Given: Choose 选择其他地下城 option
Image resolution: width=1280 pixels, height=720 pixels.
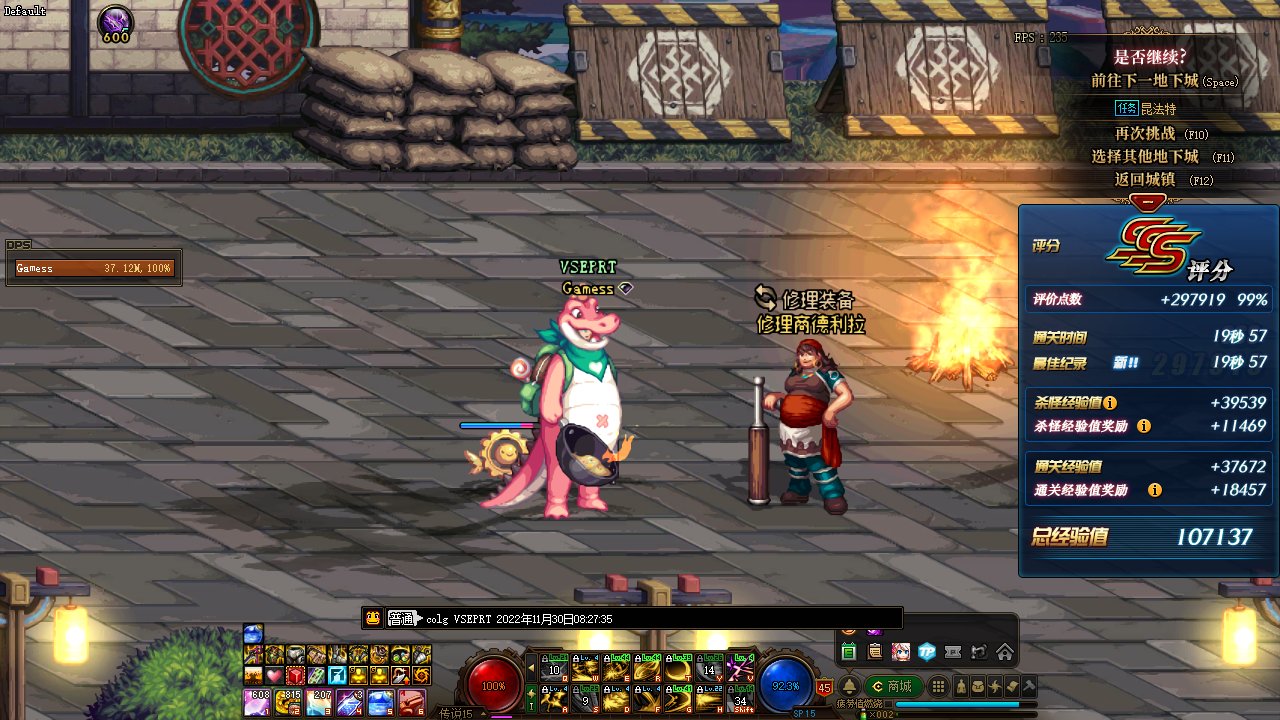Looking at the screenshot, I should pyautogui.click(x=1144, y=157).
